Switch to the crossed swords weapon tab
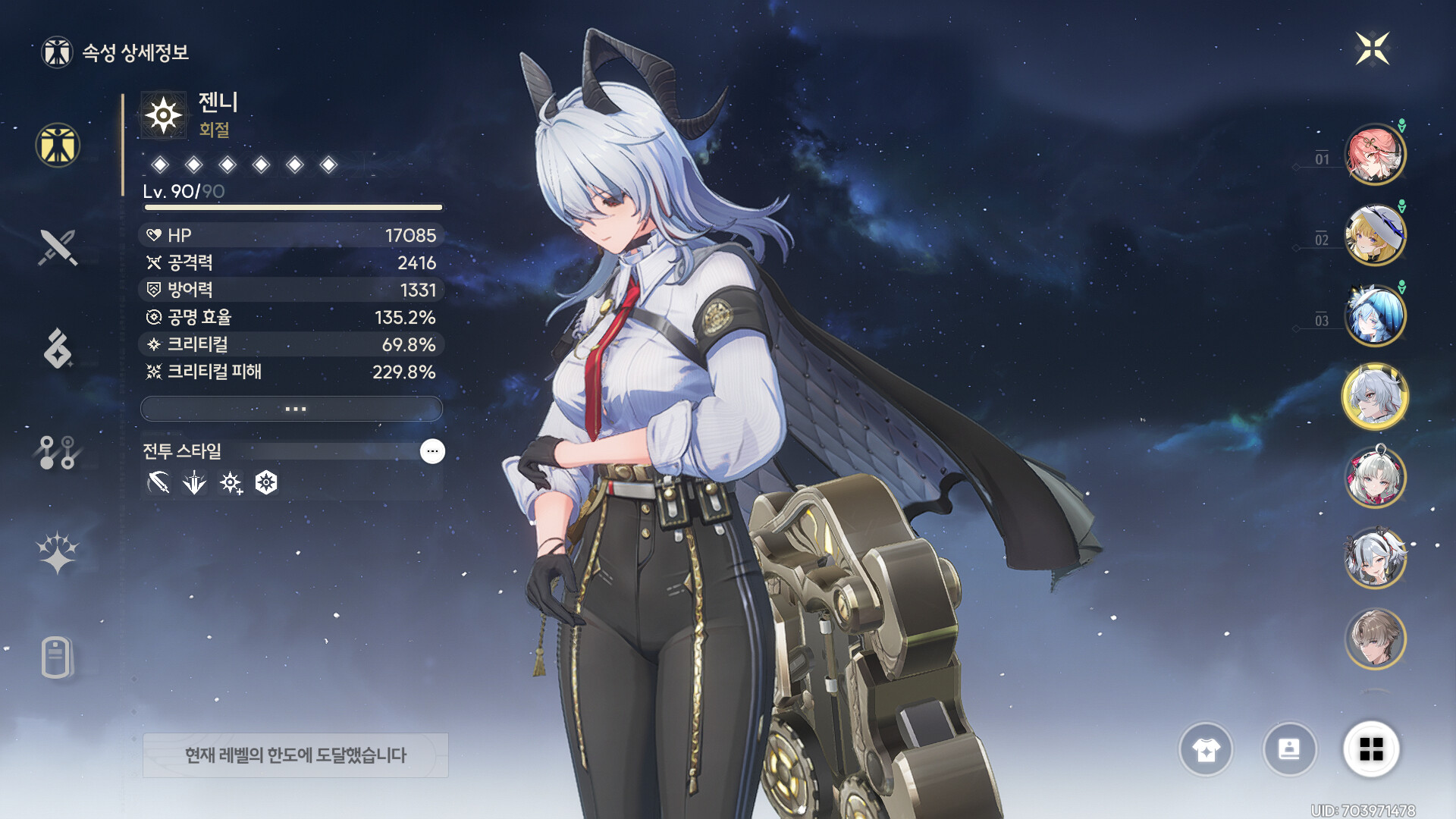The width and height of the screenshot is (1456, 819). (58, 247)
